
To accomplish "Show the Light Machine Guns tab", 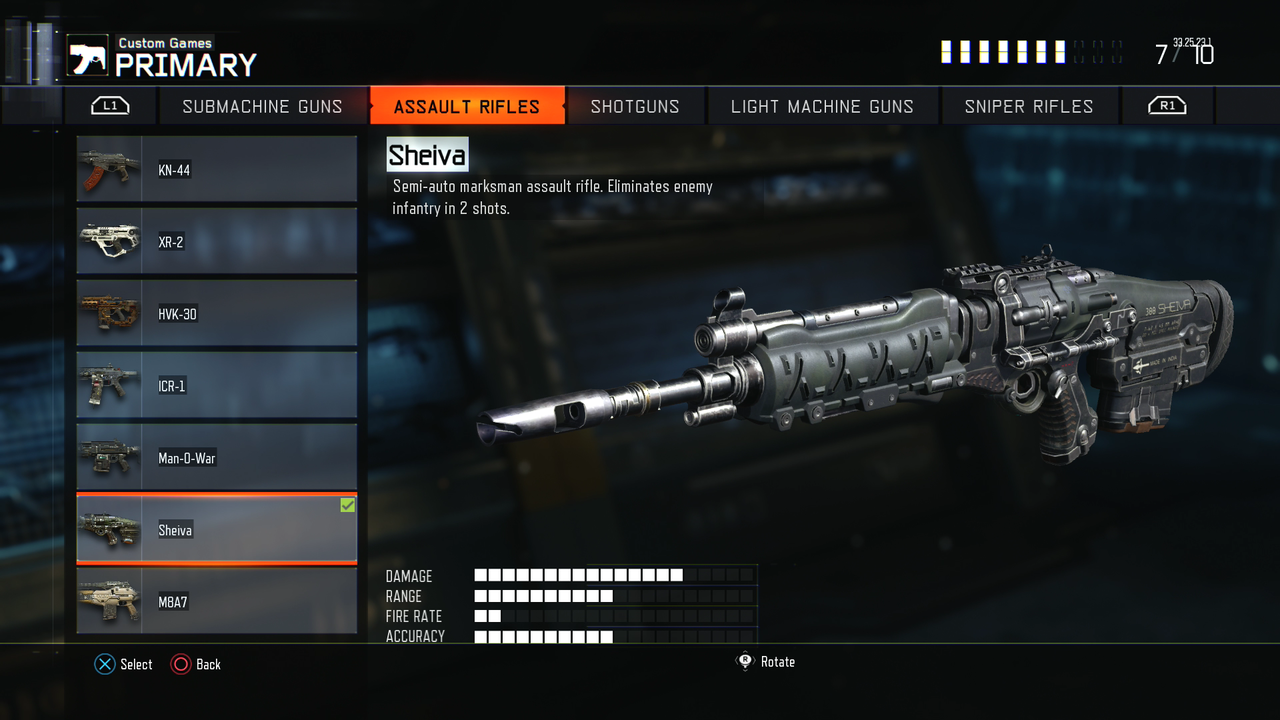I will (822, 106).
